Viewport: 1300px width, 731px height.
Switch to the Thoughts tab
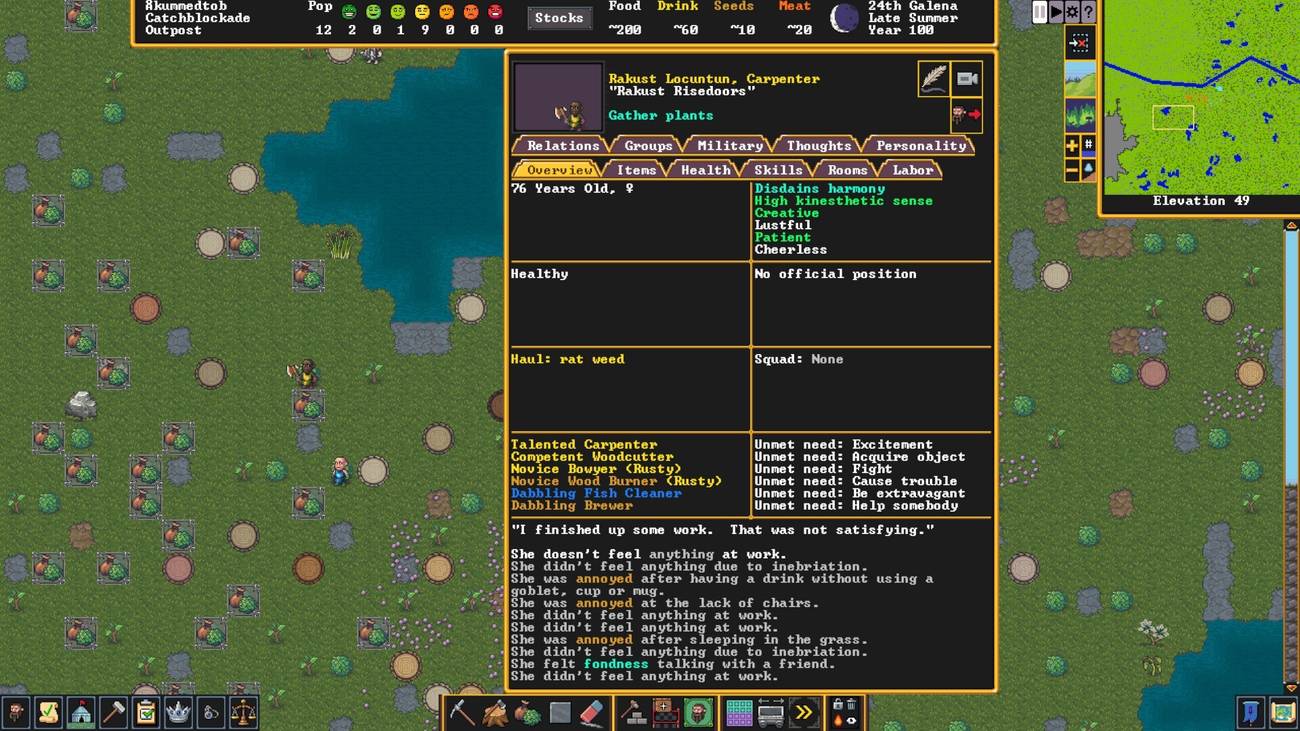click(816, 145)
